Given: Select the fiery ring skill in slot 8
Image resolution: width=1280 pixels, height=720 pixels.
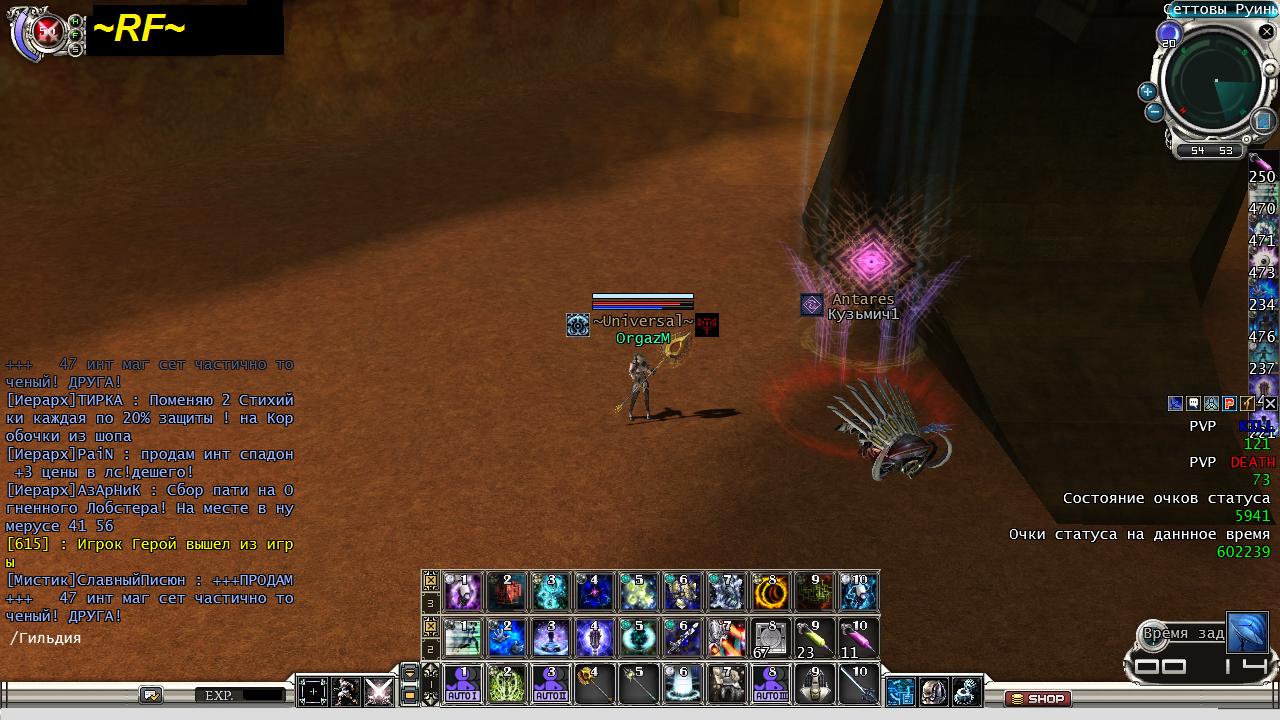Looking at the screenshot, I should tap(770, 592).
